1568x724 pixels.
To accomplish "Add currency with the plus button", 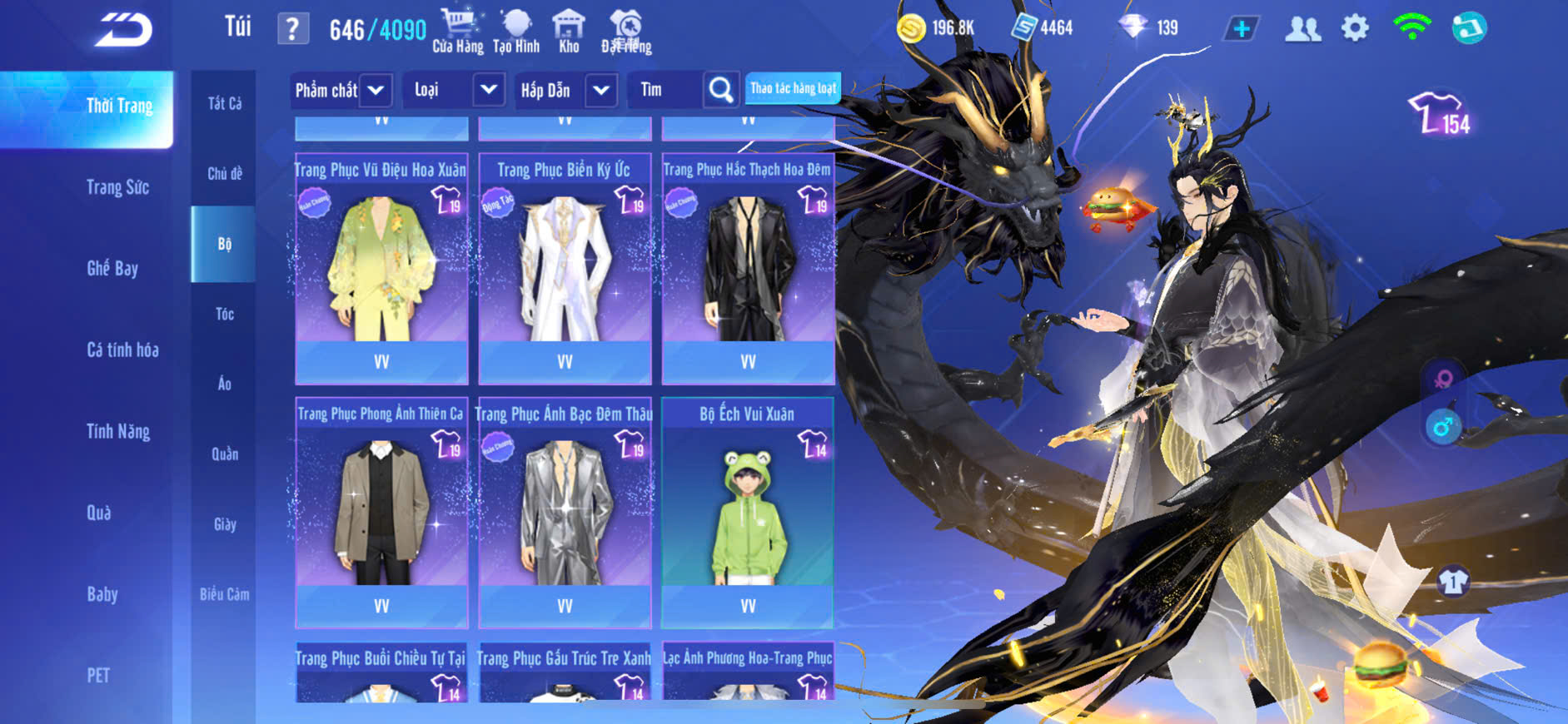I will tap(1241, 28).
